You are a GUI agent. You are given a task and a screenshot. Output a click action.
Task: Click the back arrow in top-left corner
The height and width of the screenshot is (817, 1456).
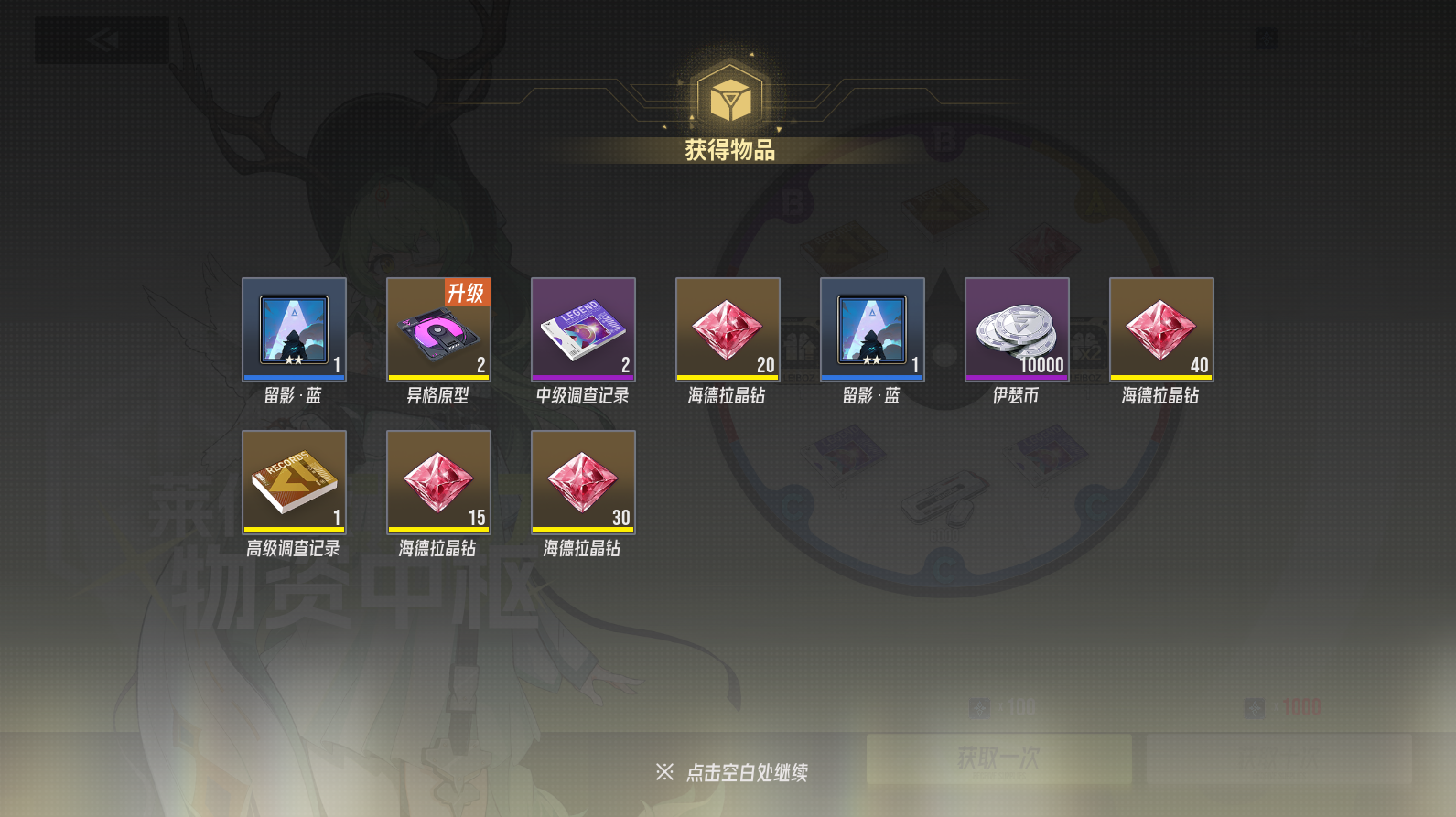click(x=102, y=38)
